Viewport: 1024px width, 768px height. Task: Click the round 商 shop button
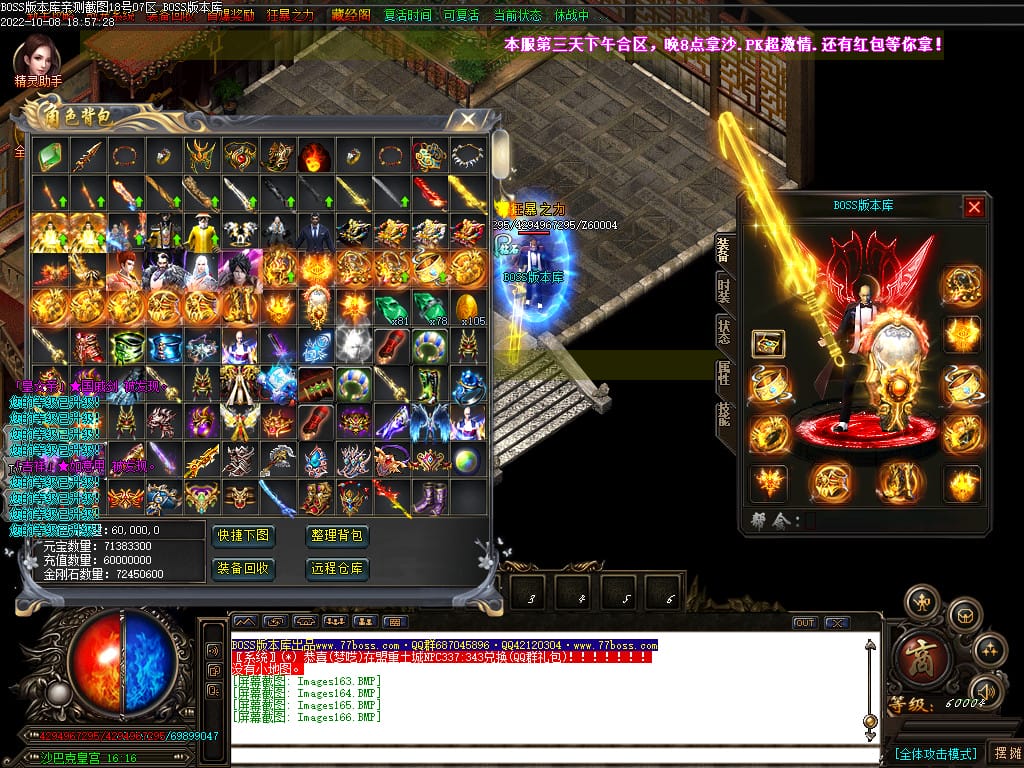coord(915,654)
